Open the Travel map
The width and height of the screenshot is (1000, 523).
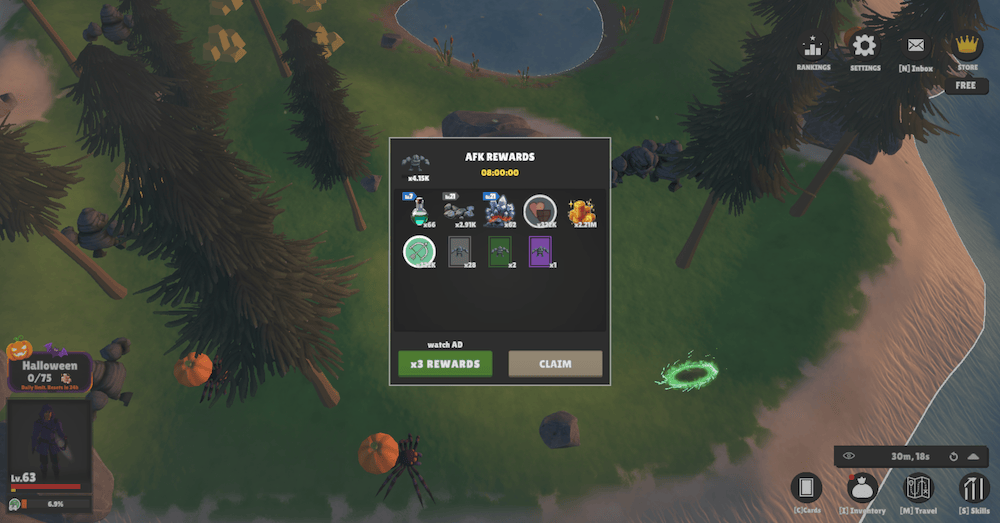918,491
